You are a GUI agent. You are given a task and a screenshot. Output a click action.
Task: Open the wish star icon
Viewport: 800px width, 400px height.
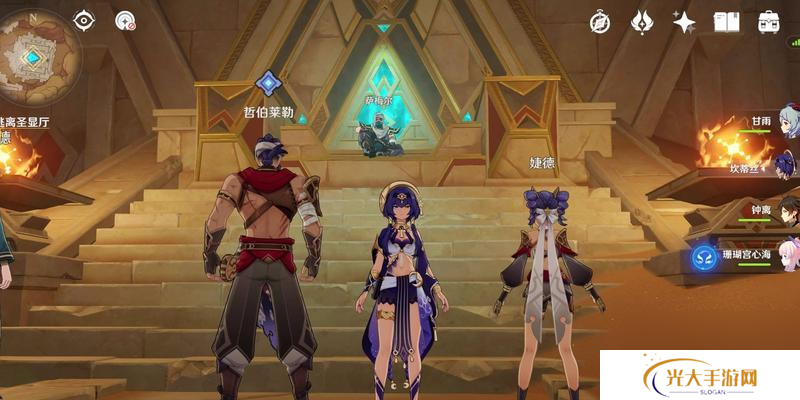click(x=684, y=22)
